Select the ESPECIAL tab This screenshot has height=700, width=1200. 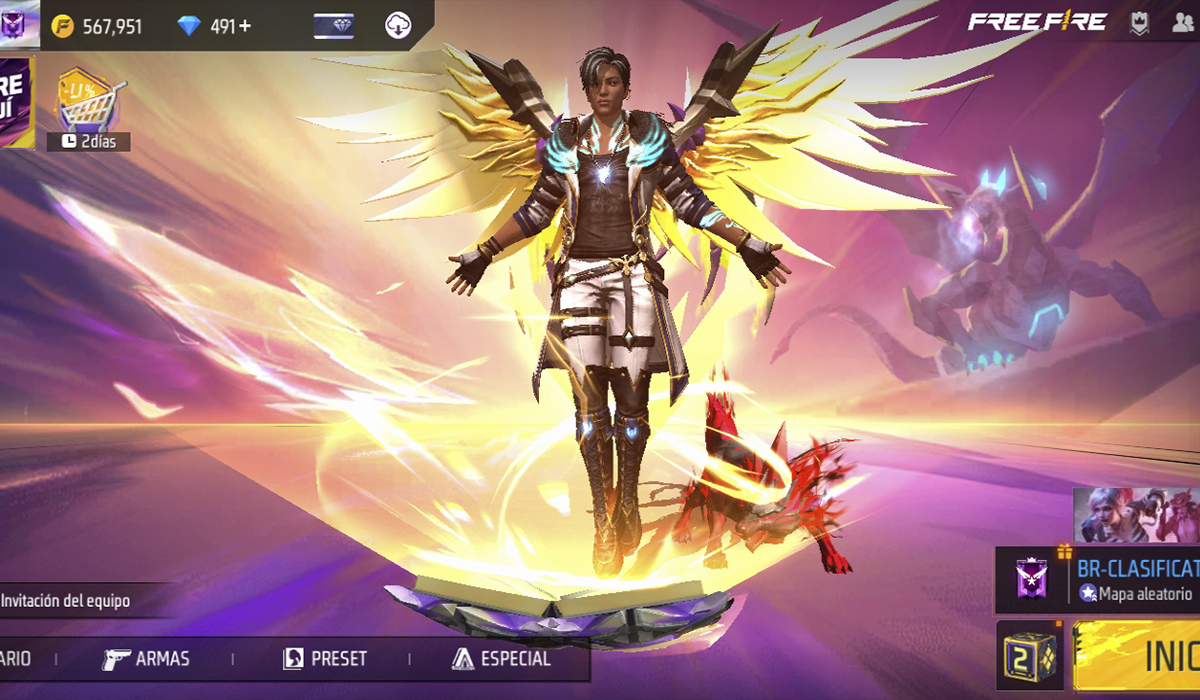[x=501, y=659]
